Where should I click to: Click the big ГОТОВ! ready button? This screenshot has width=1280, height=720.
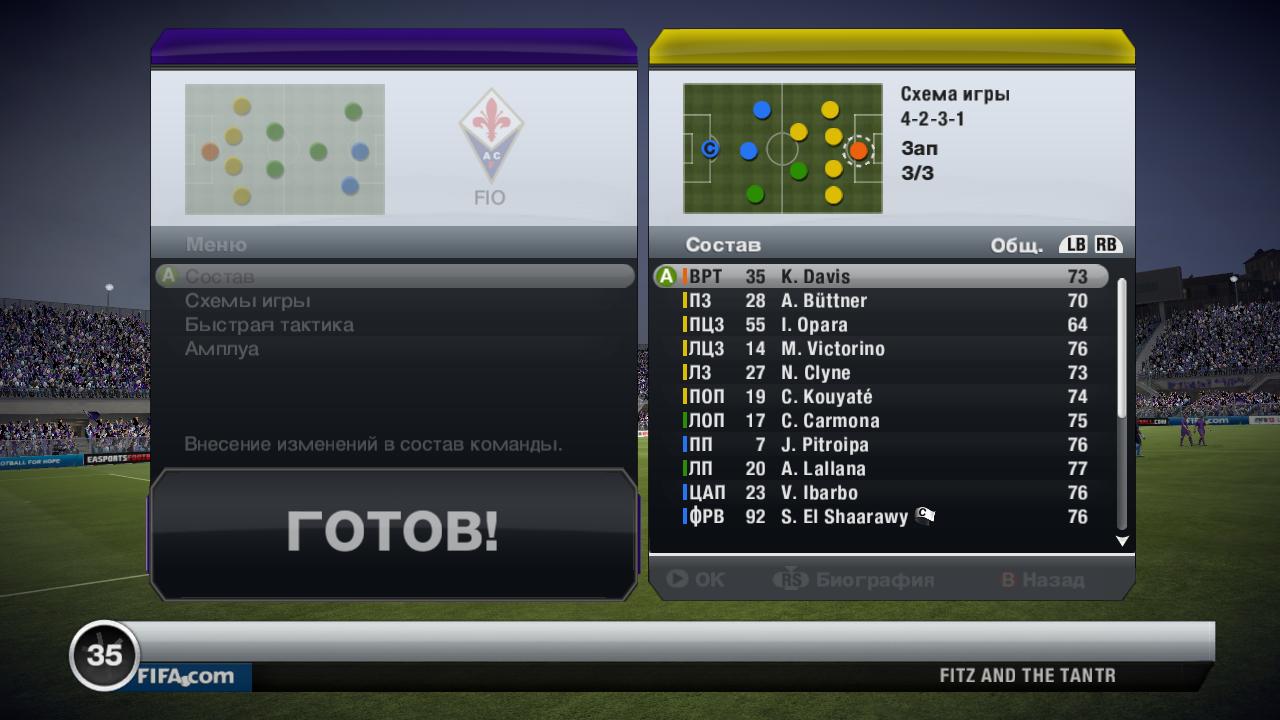[x=393, y=530]
